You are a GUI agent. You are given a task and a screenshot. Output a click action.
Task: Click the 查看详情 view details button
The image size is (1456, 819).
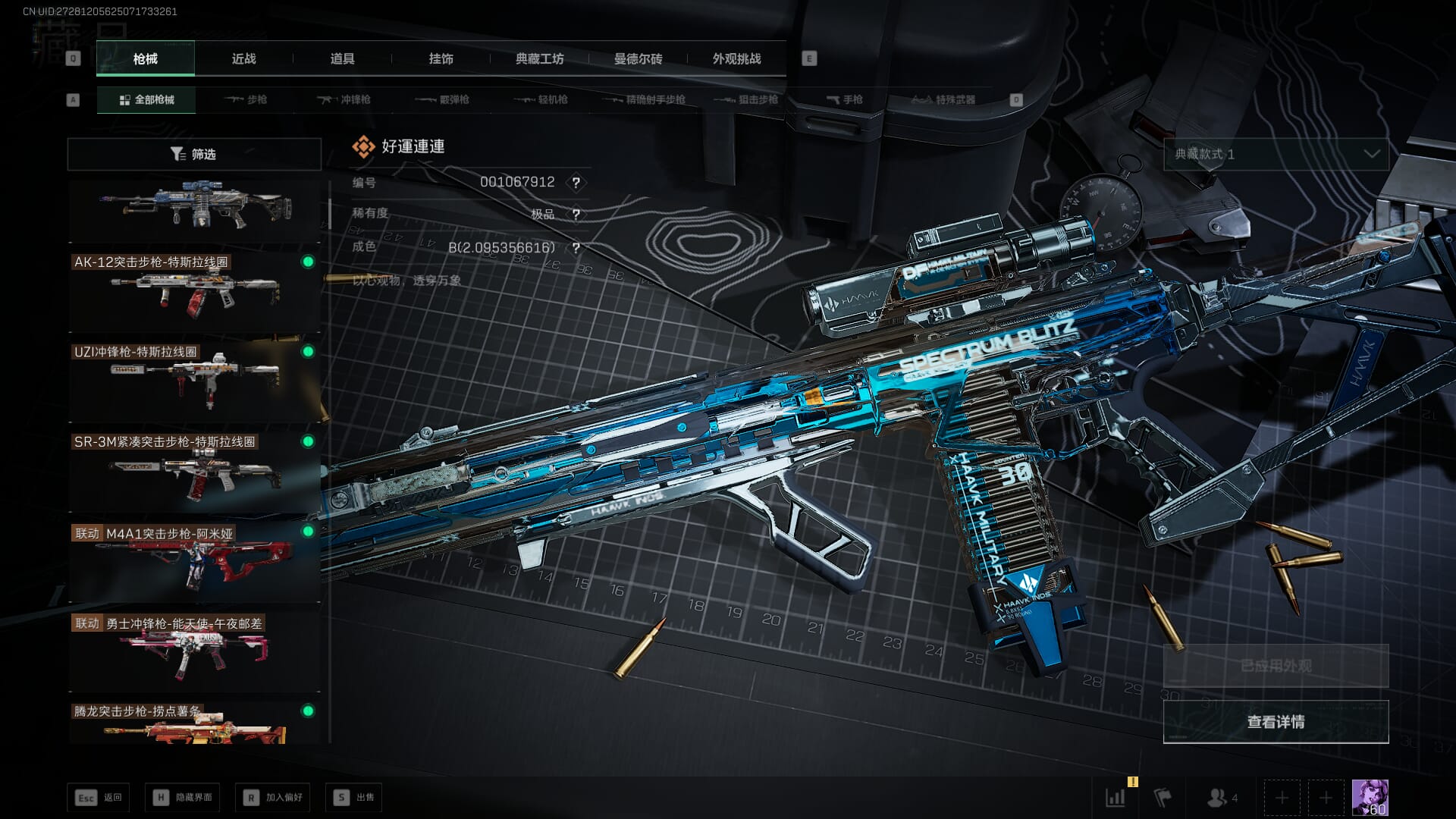point(1276,722)
